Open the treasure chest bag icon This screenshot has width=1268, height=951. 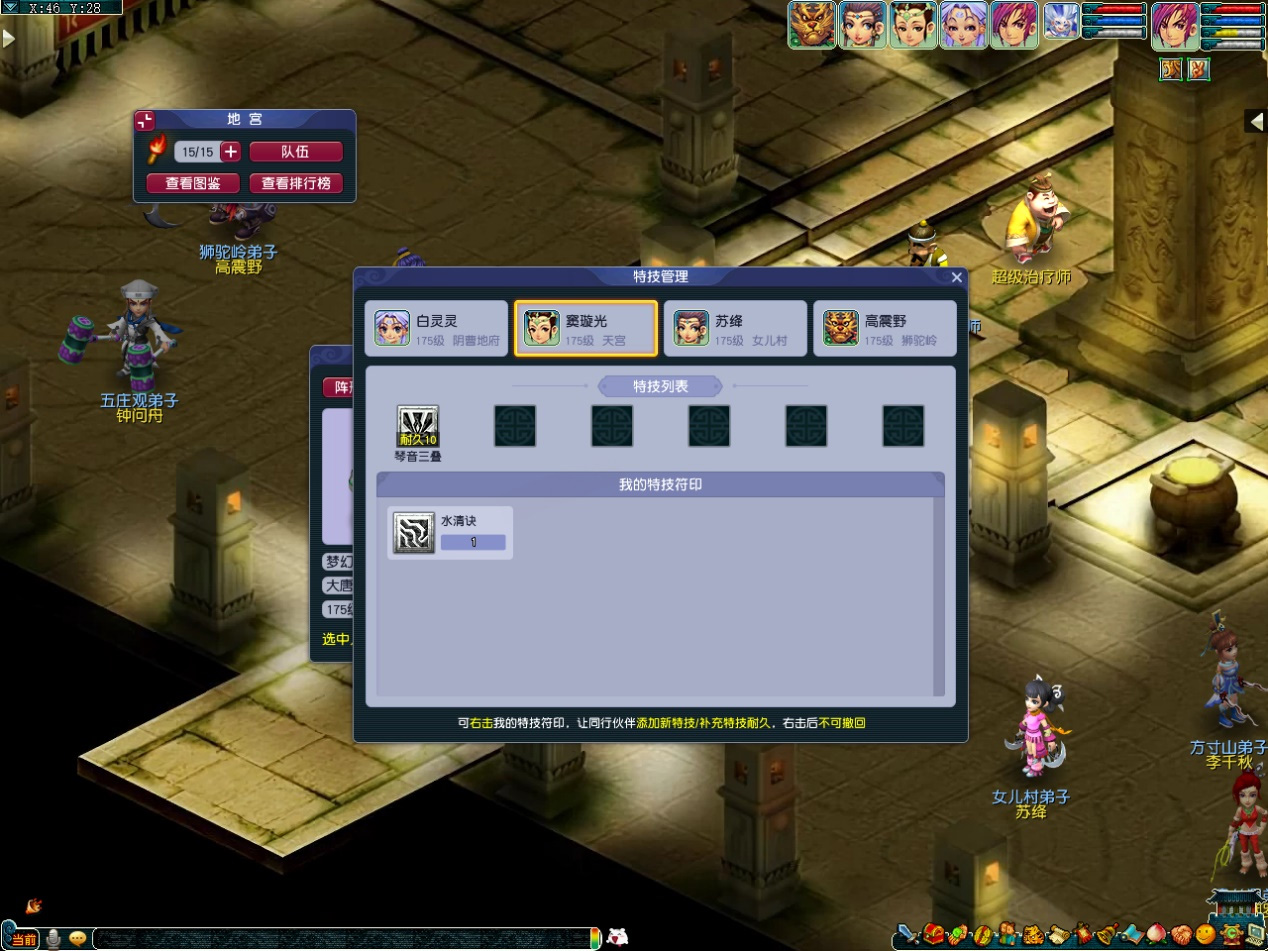pos(934,937)
